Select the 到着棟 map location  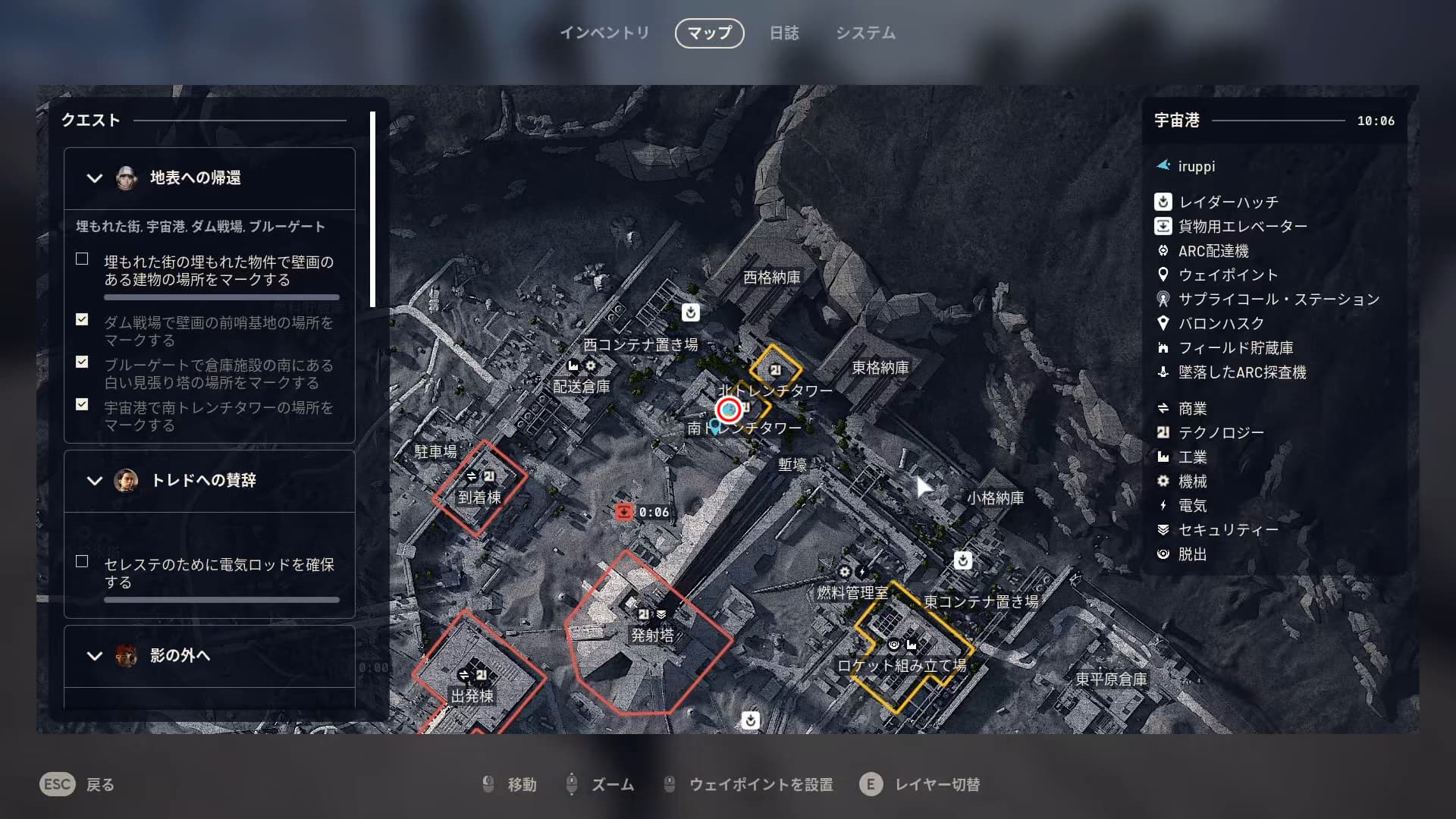pyautogui.click(x=479, y=497)
